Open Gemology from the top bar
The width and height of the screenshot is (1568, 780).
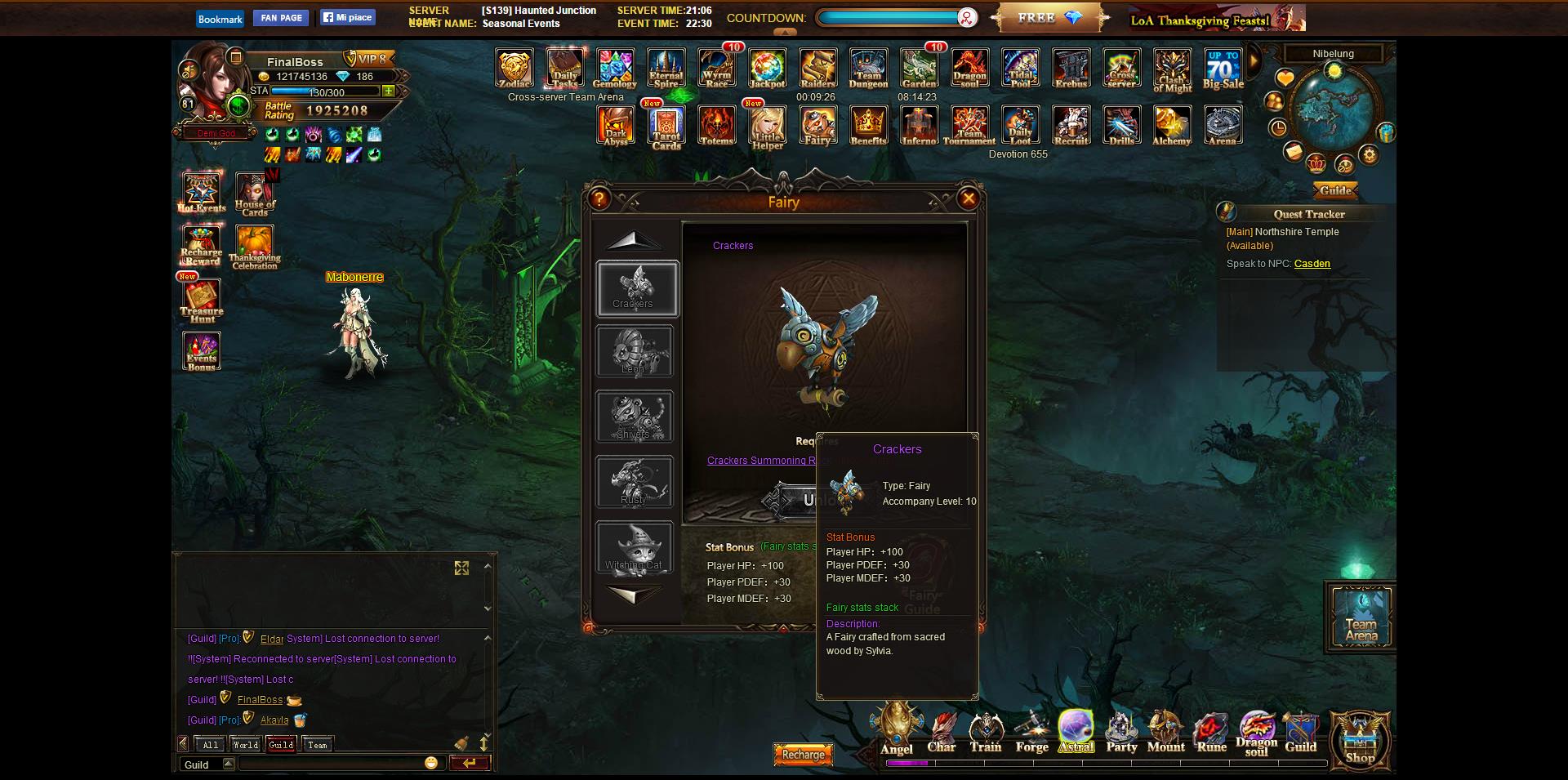click(x=615, y=69)
